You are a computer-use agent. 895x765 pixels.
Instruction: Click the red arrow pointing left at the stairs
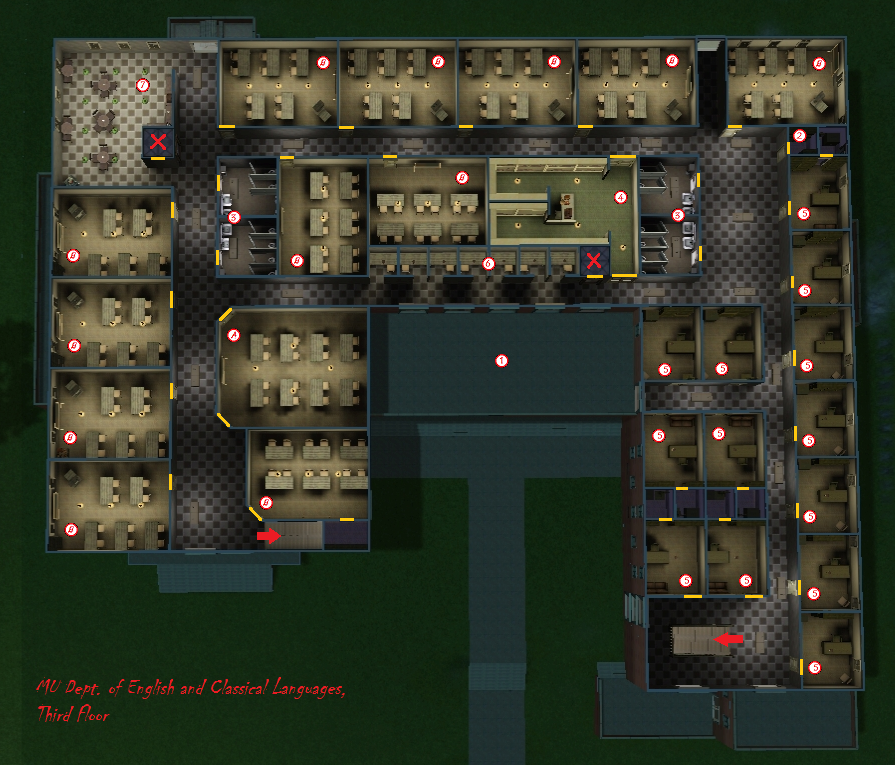[732, 637]
